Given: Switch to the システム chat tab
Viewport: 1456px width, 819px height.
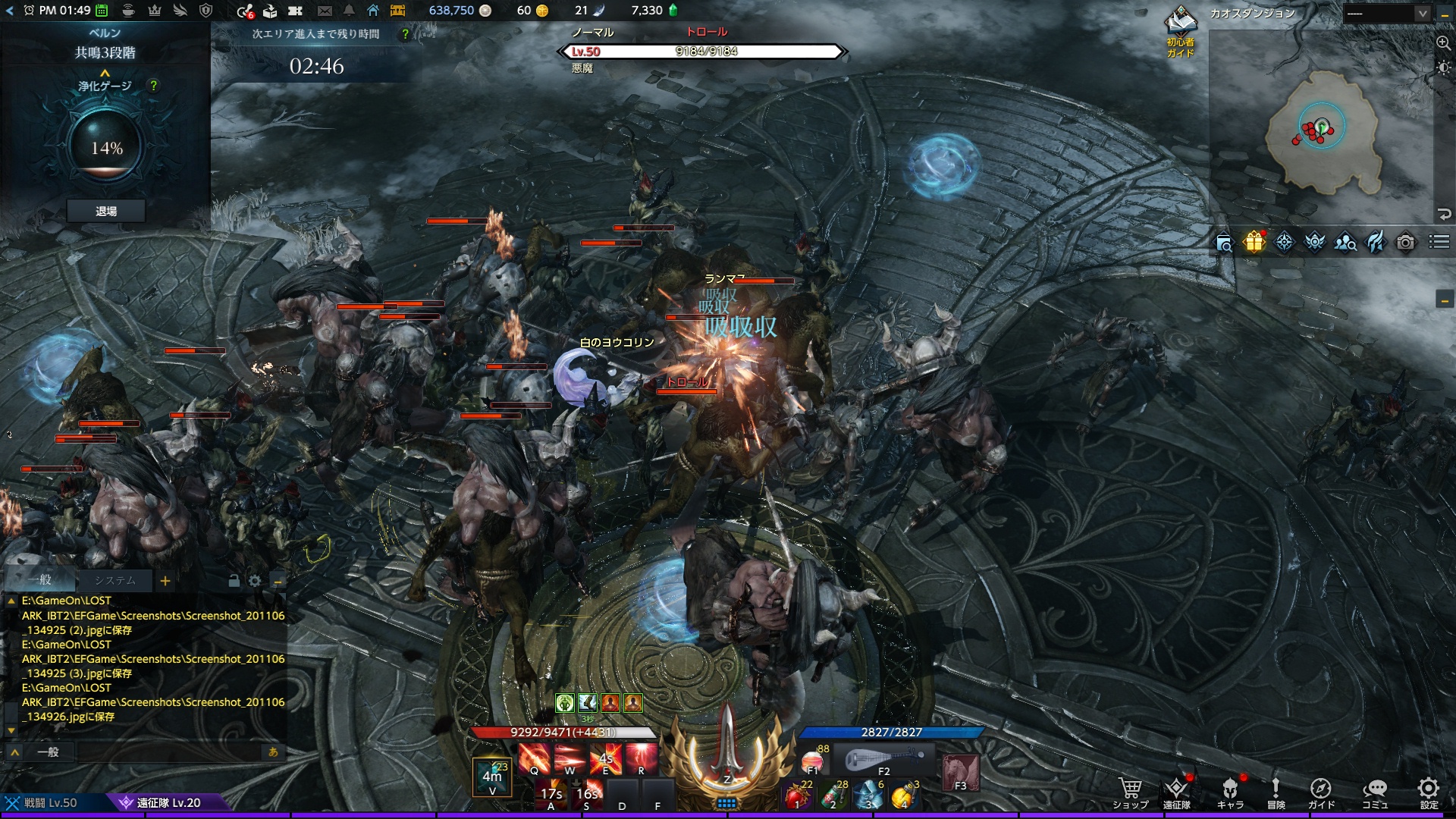Looking at the screenshot, I should tap(115, 580).
